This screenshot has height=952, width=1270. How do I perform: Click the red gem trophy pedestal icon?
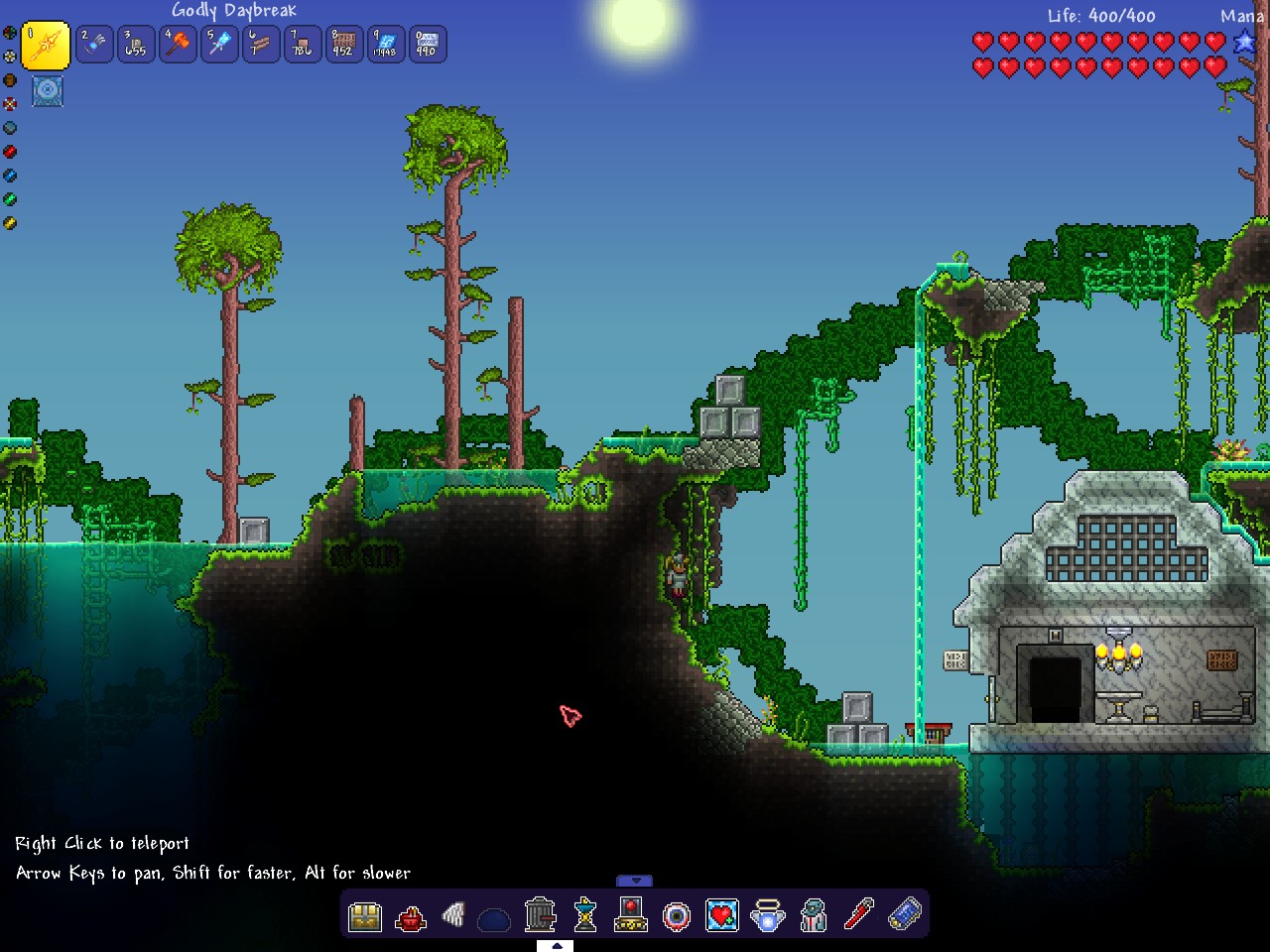coord(631,914)
